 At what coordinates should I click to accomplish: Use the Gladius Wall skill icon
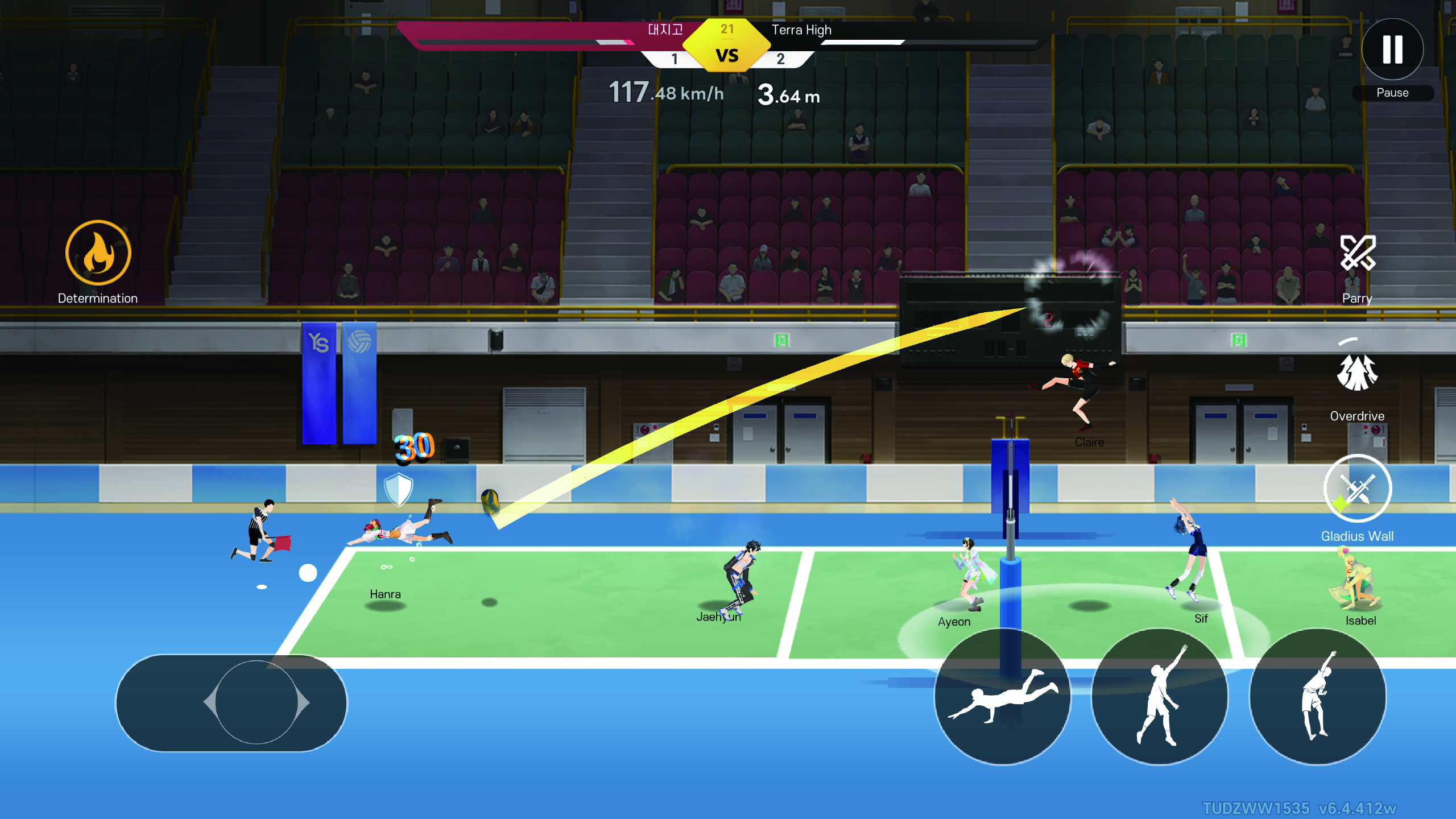click(1358, 488)
